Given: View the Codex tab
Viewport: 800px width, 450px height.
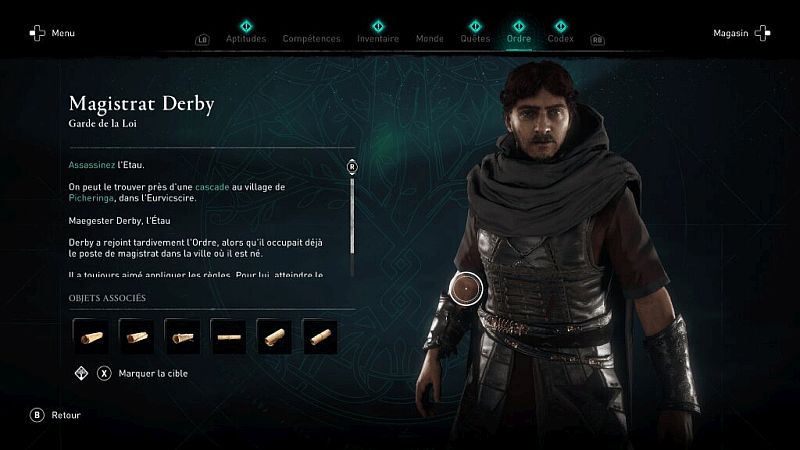Looking at the screenshot, I should [560, 39].
